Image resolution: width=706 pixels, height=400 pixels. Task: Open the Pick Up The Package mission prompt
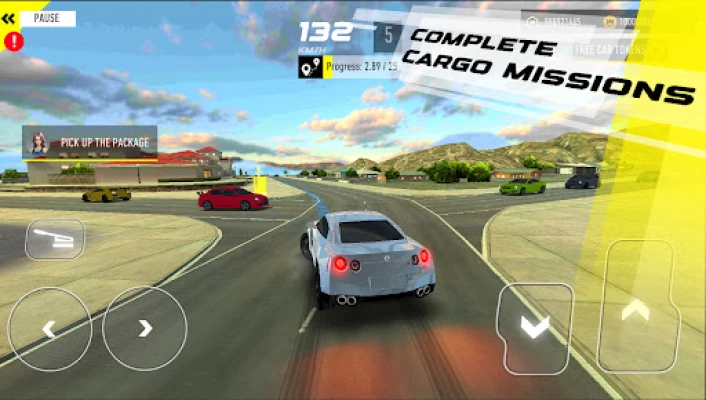pos(90,143)
